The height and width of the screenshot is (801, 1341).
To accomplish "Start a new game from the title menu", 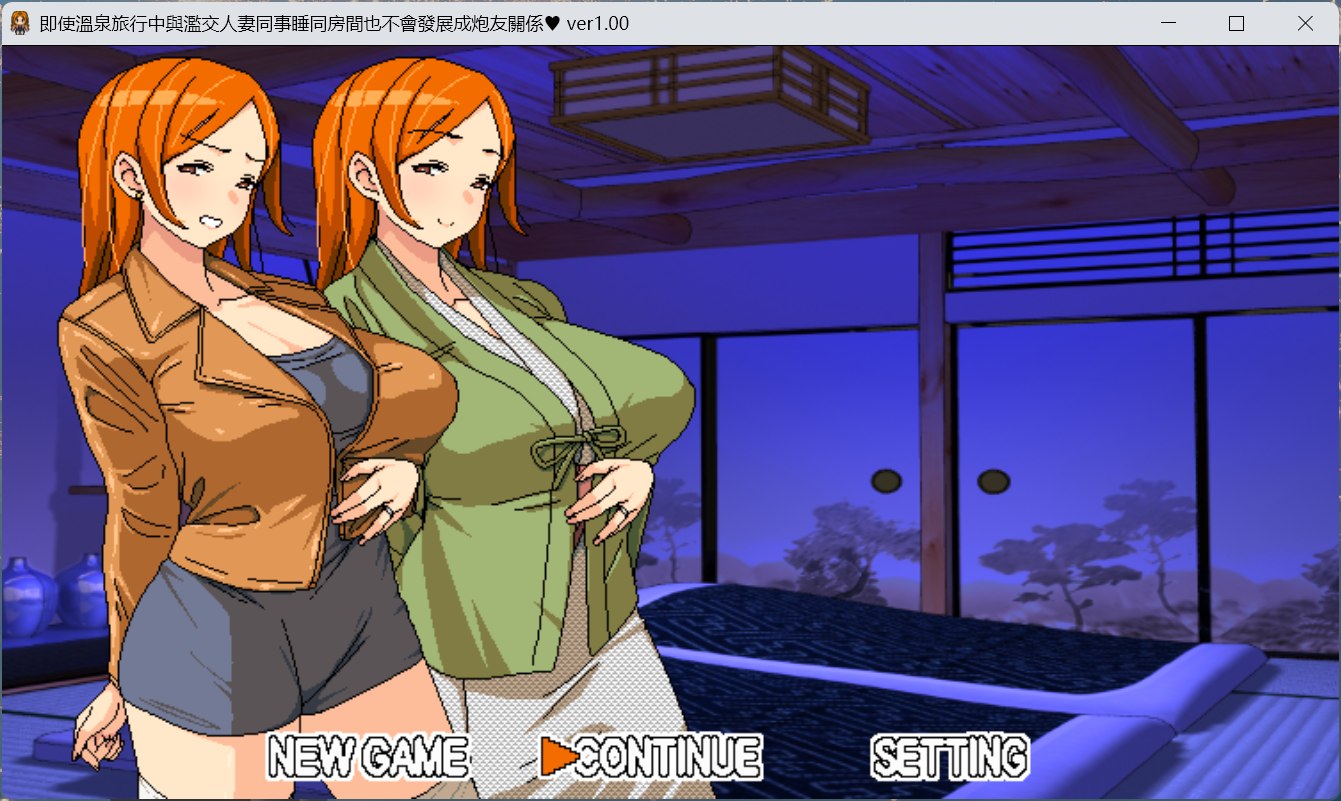I will (368, 755).
